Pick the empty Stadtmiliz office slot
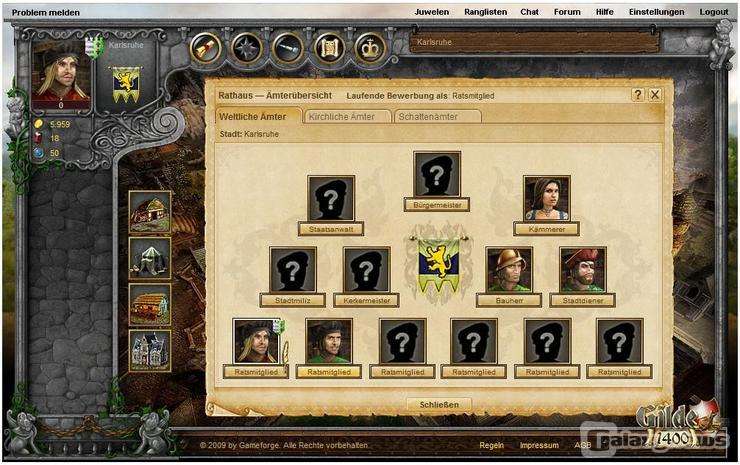The image size is (740, 465). click(293, 270)
